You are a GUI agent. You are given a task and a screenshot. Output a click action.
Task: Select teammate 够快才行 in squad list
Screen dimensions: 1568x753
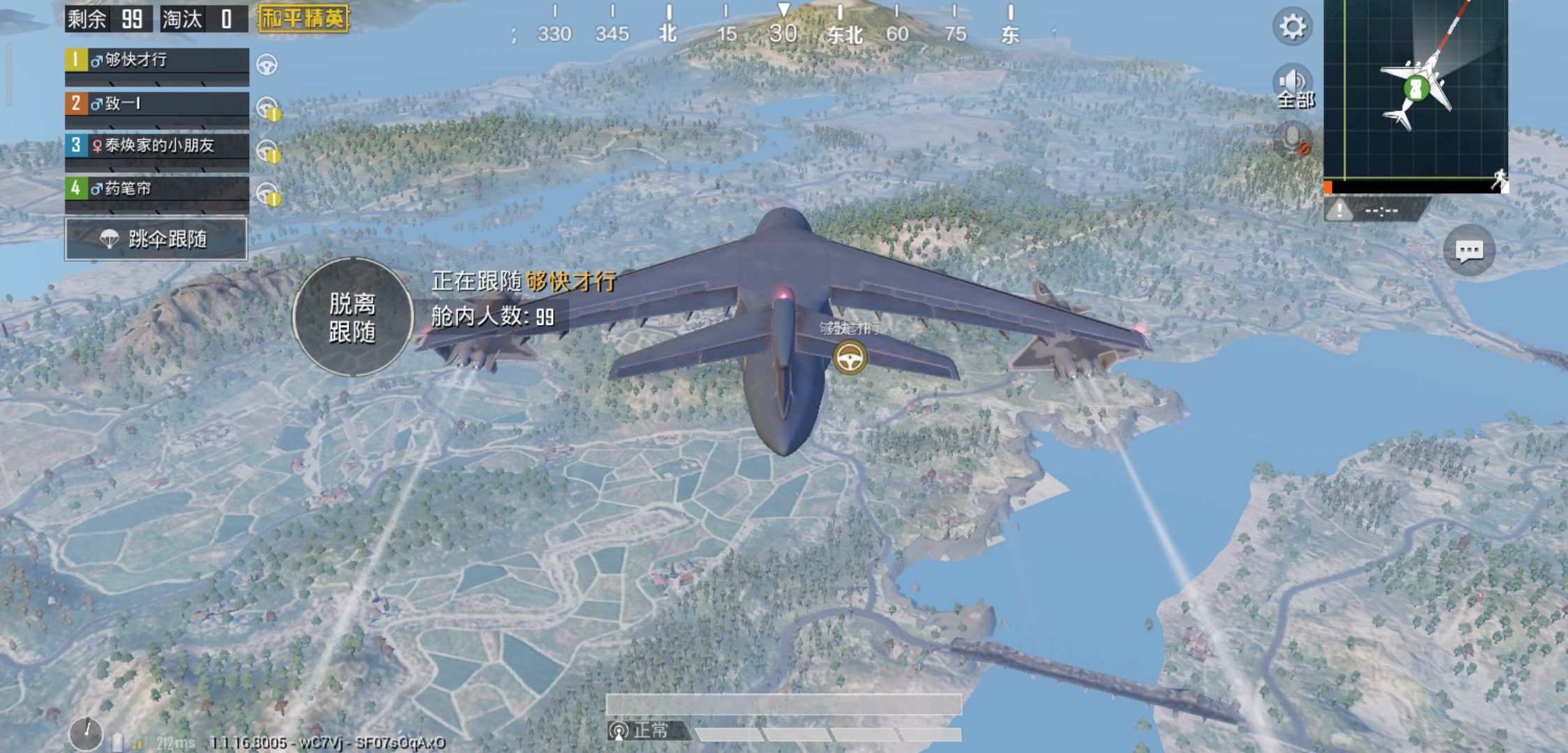pyautogui.click(x=157, y=60)
